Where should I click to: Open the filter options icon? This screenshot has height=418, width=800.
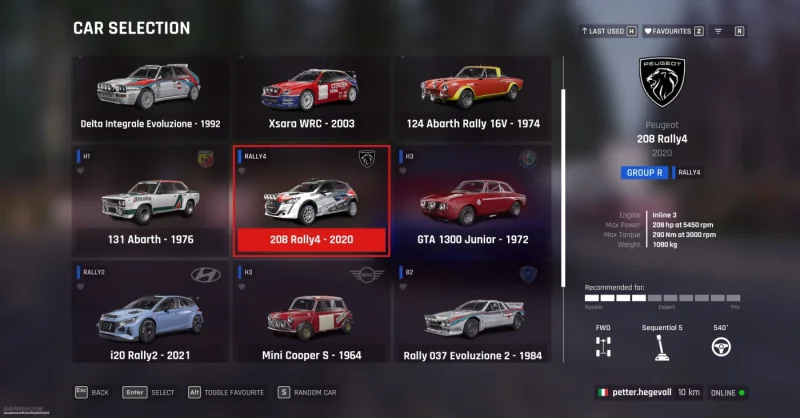click(x=718, y=31)
